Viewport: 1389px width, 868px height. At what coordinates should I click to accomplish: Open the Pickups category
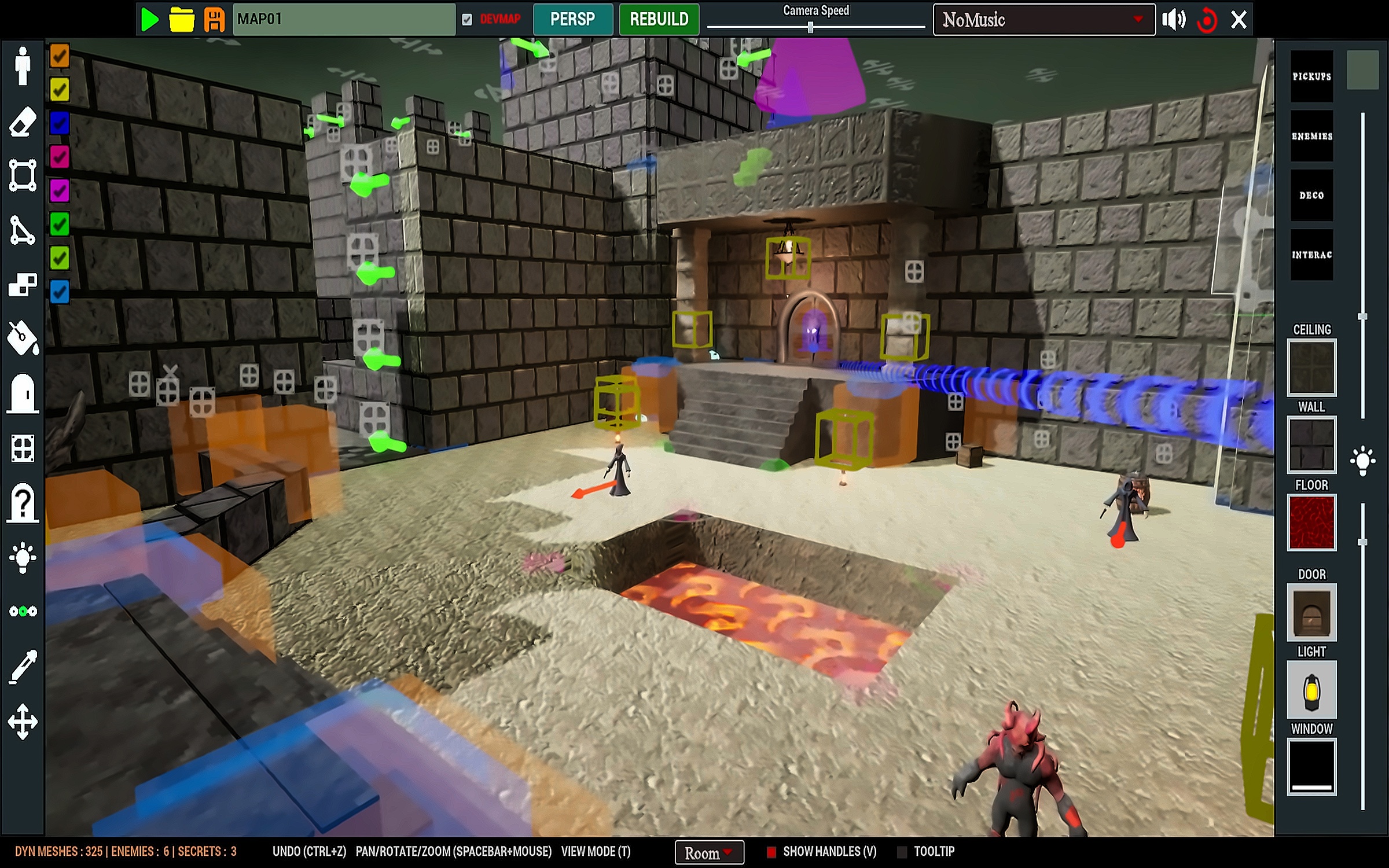(x=1311, y=76)
